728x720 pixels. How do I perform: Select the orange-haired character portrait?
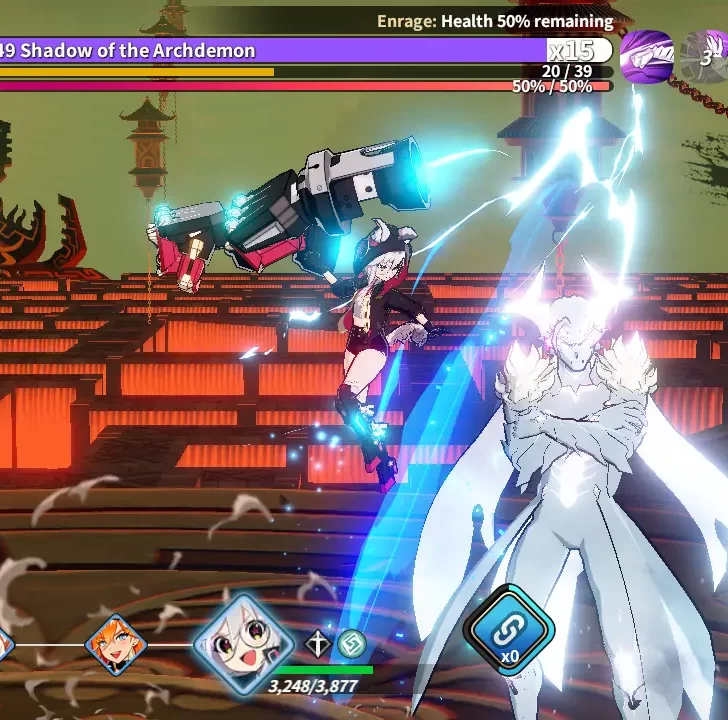[115, 645]
